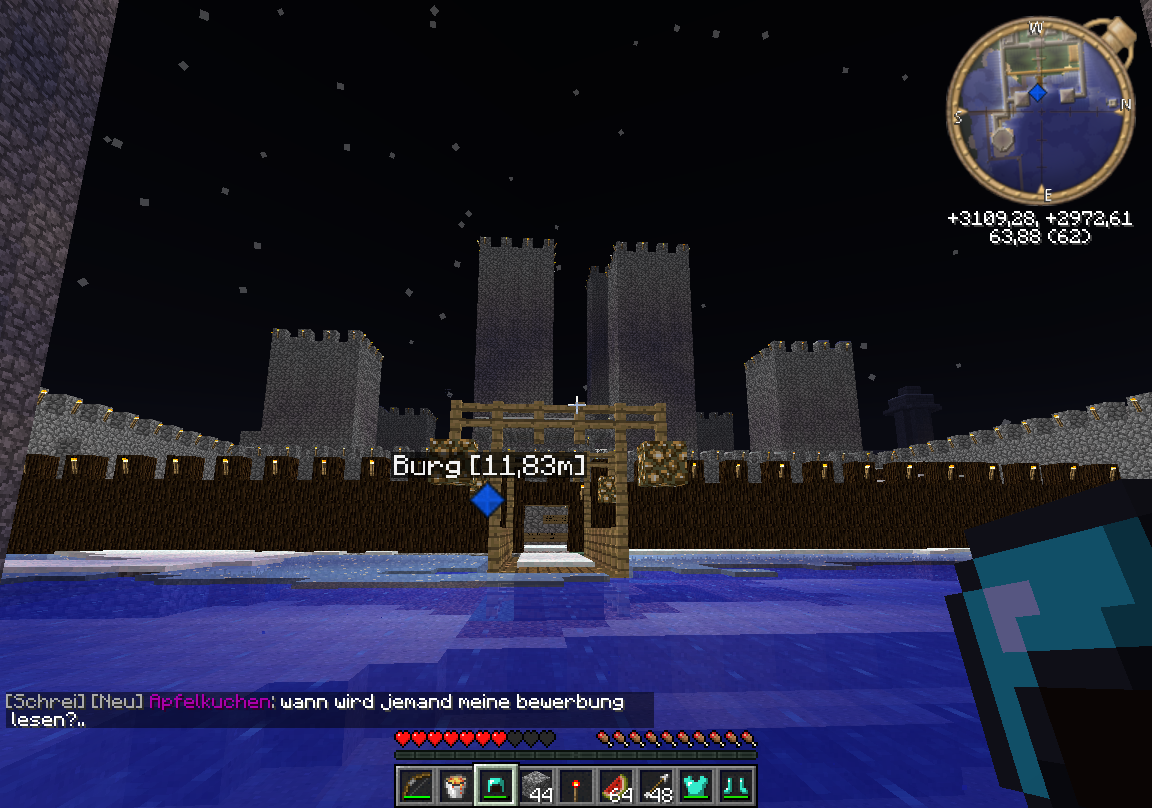Choose the arrow stack of 48
Screen dimensions: 1152x808
(657, 786)
